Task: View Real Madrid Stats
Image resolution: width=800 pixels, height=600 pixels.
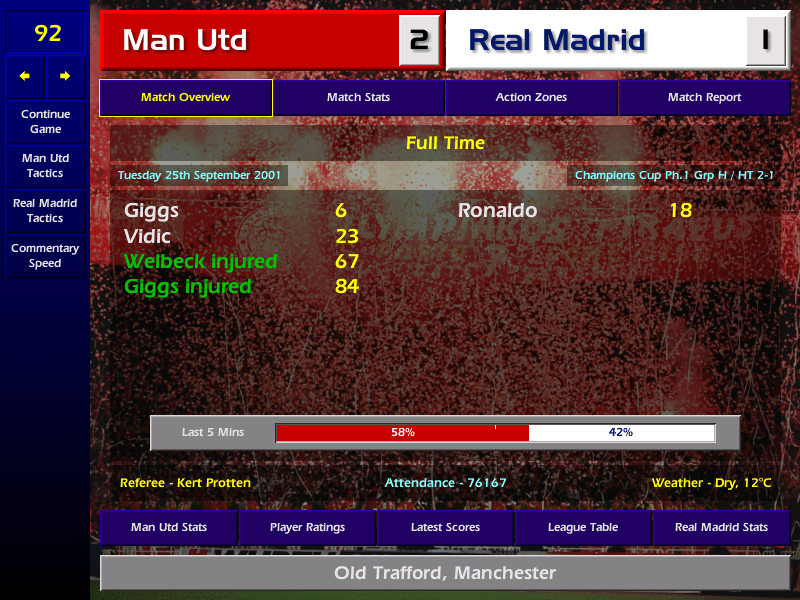Action: point(721,527)
